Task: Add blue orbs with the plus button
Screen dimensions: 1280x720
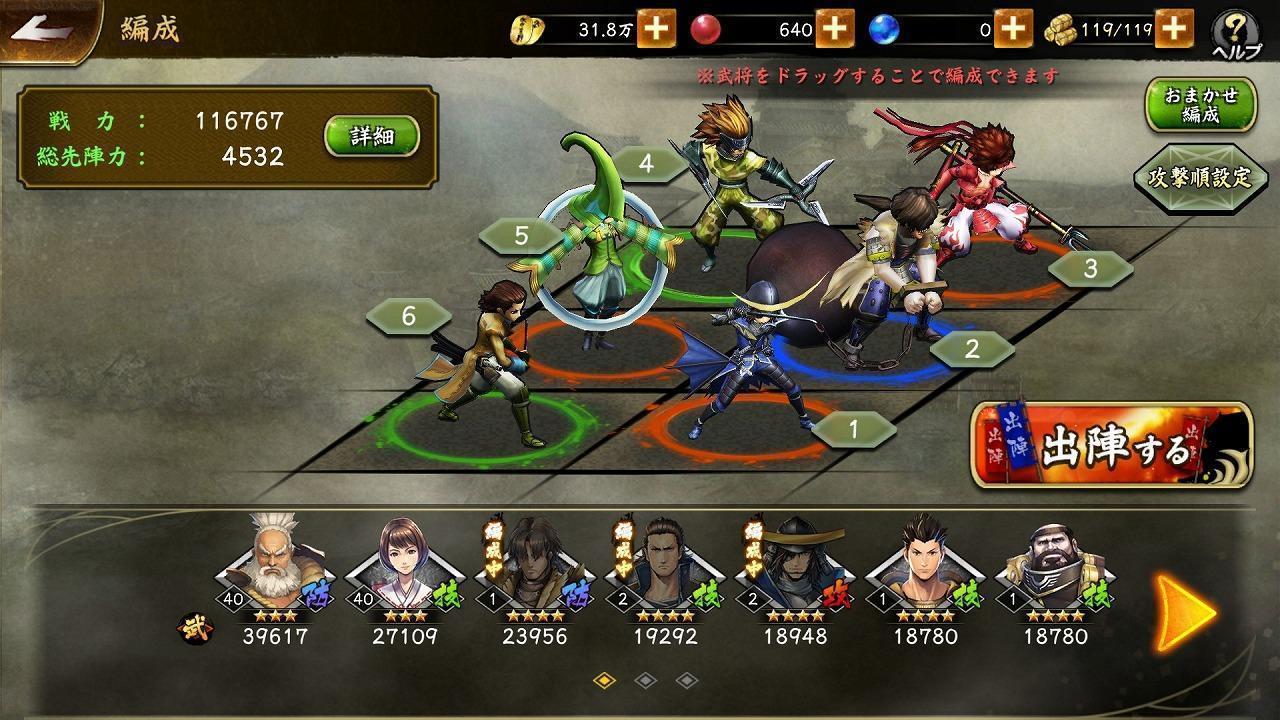Action: [1013, 29]
